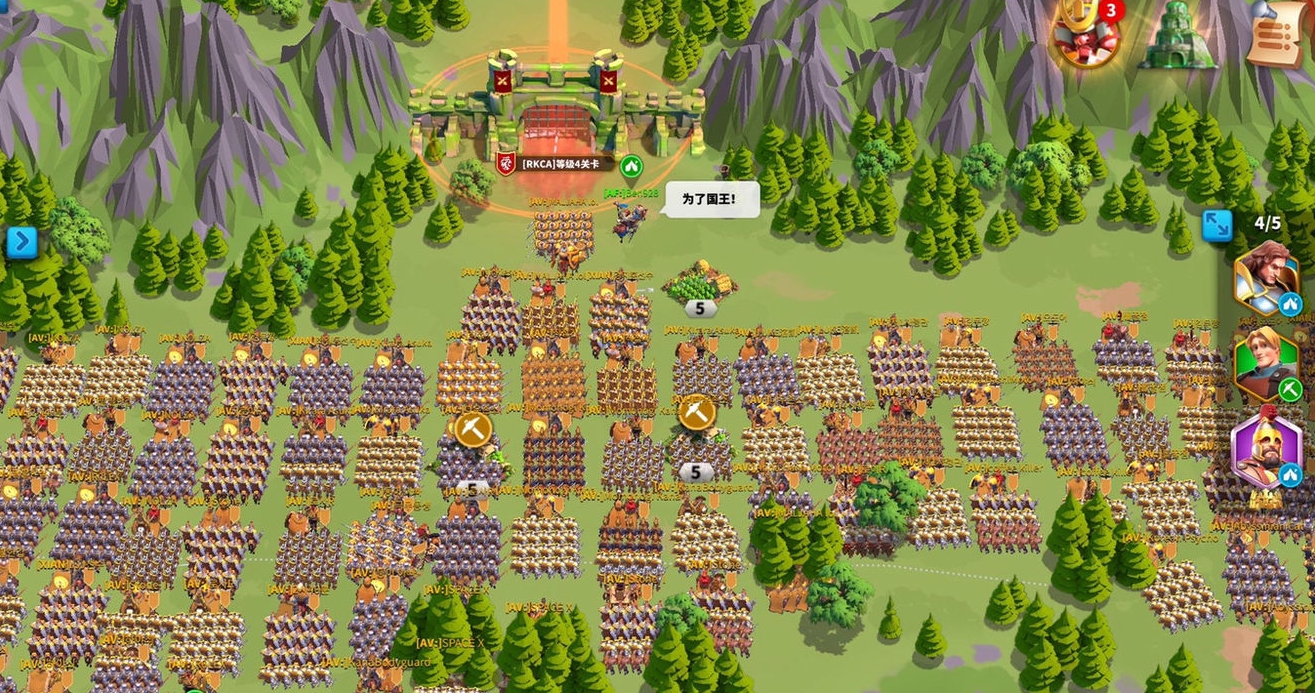Open the left side panel arrow
The width and height of the screenshot is (1315, 693).
click(21, 242)
